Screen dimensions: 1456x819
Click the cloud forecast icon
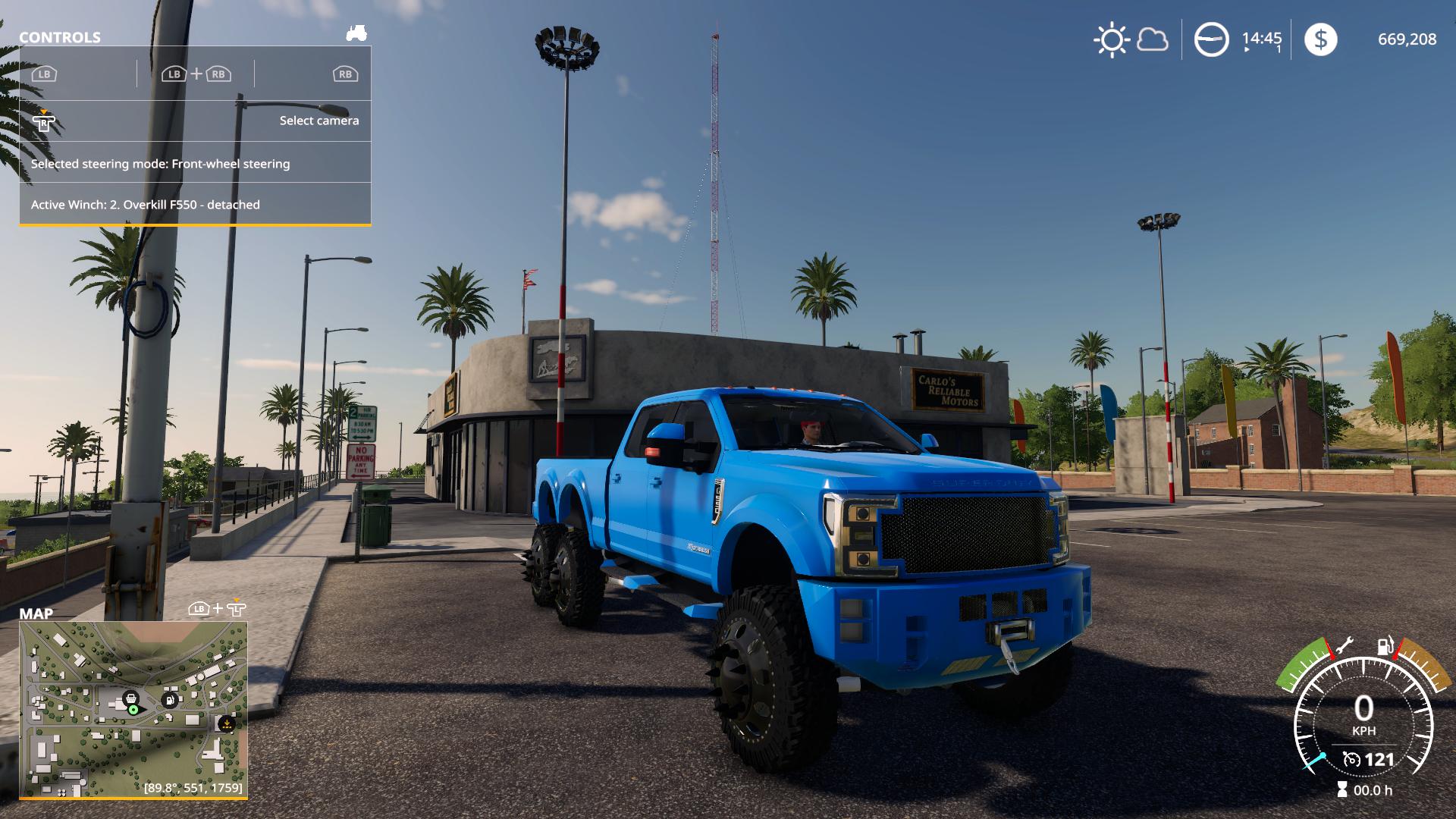[1152, 39]
